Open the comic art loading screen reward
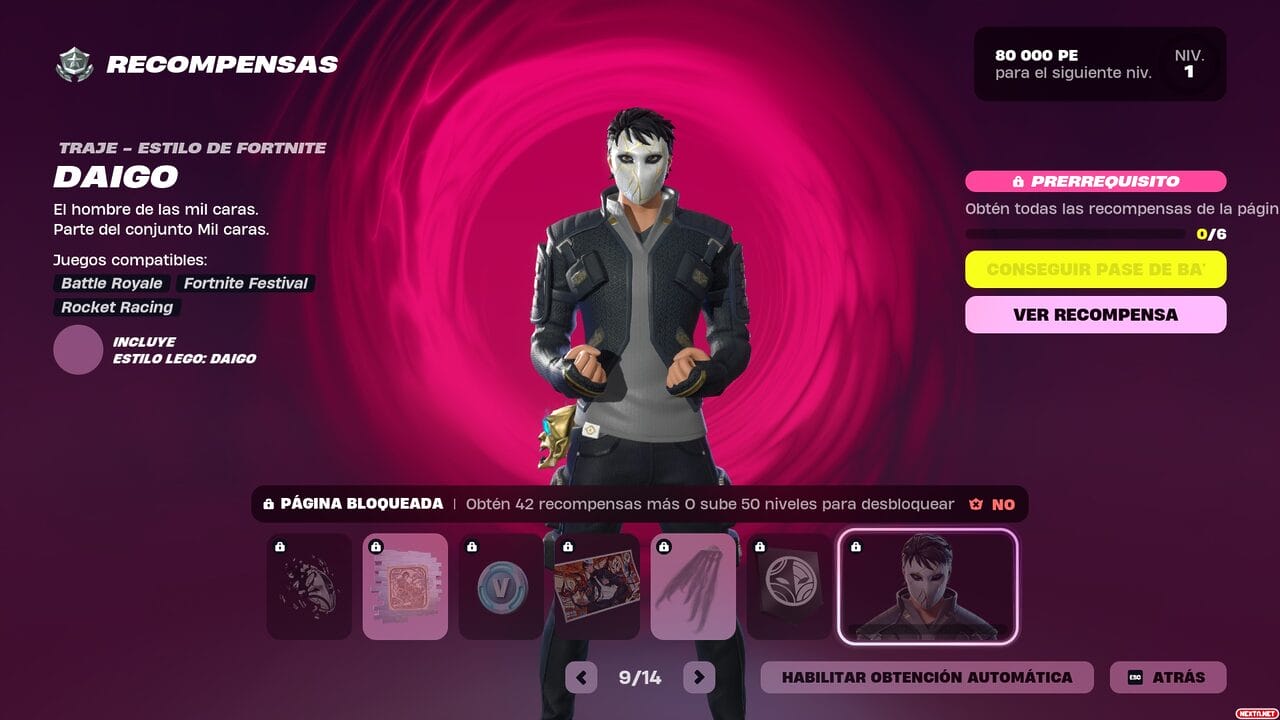1280x720 pixels. click(x=597, y=586)
